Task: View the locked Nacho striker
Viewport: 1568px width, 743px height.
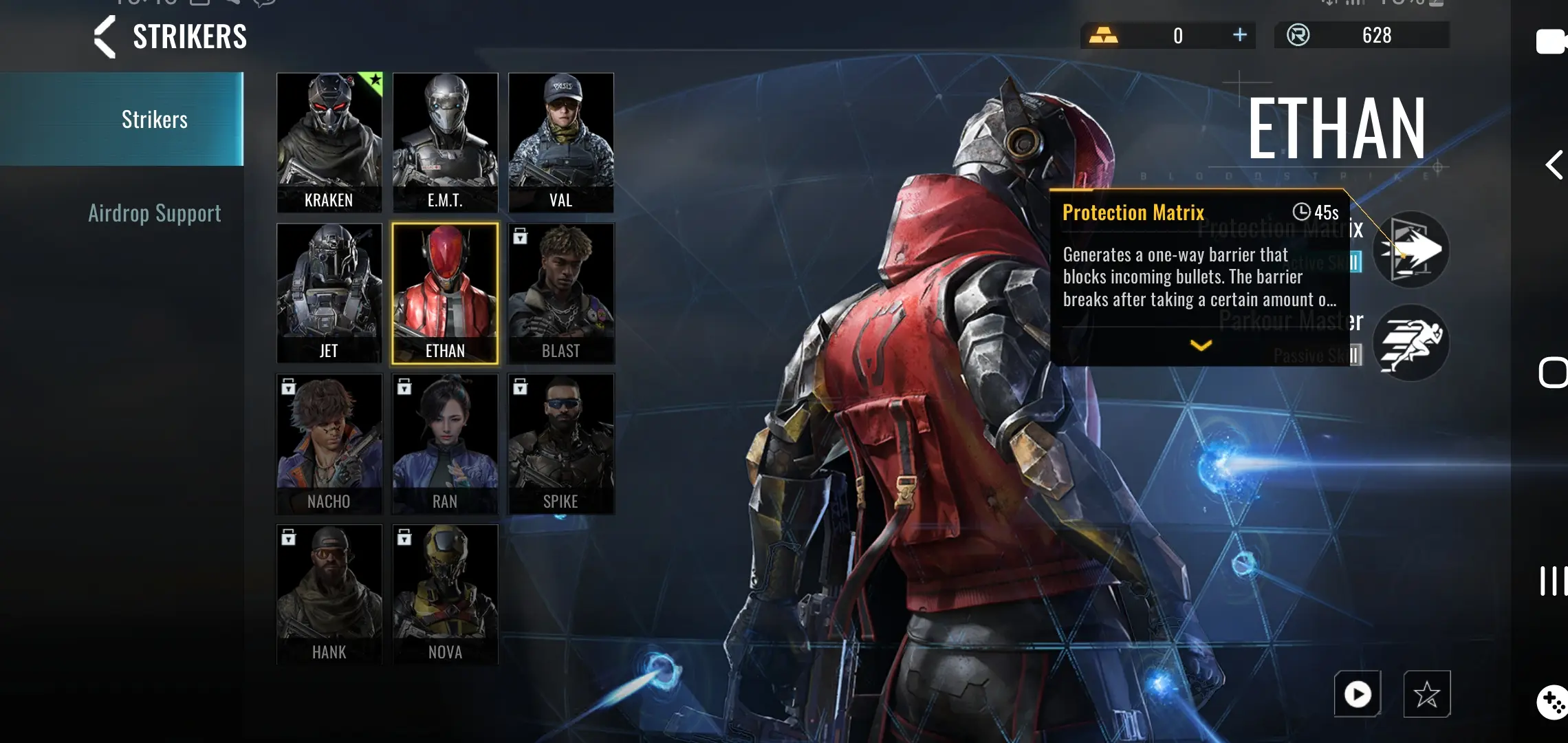Action: pyautogui.click(x=329, y=444)
